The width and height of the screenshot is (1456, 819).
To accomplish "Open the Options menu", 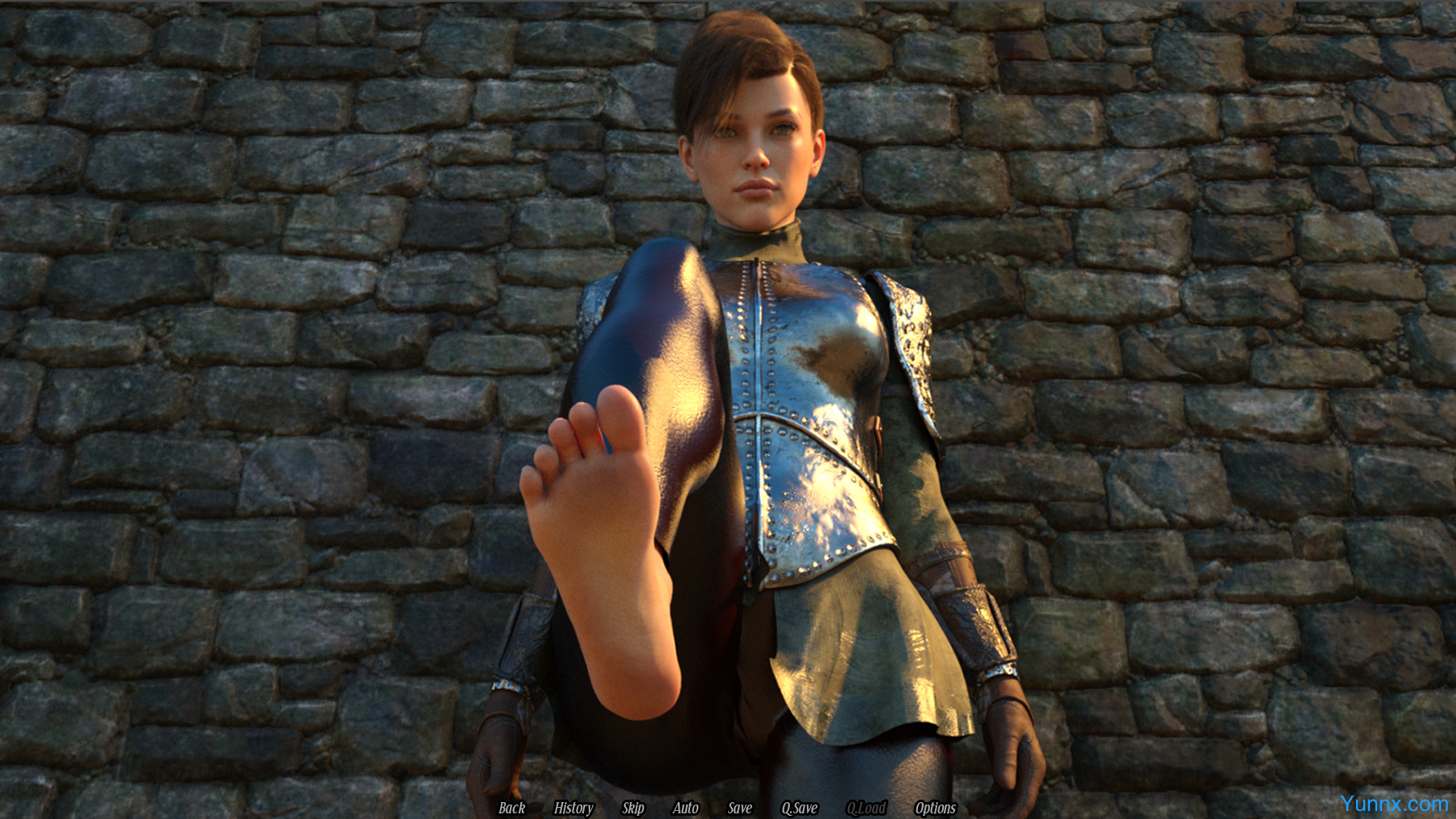I will [935, 808].
